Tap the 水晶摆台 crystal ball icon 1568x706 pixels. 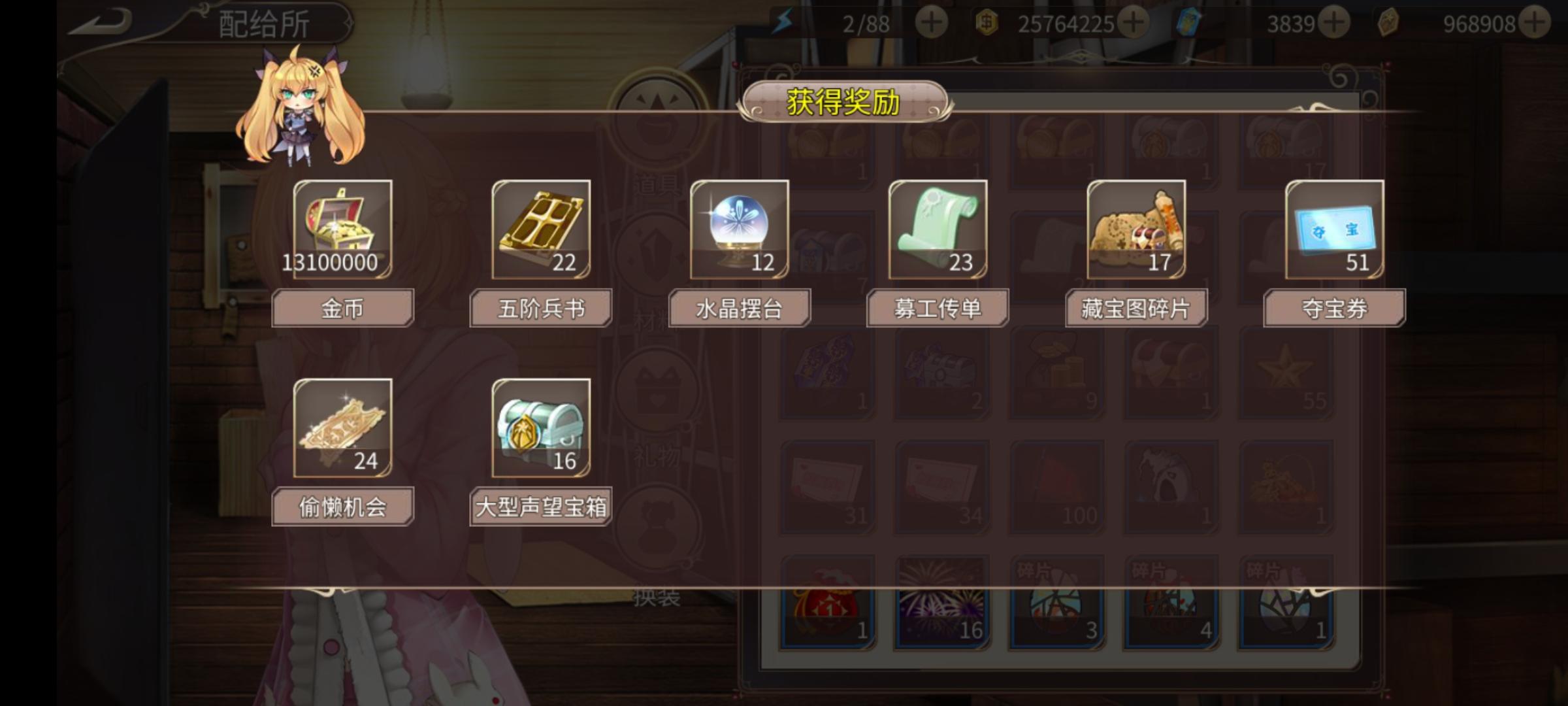tap(739, 230)
